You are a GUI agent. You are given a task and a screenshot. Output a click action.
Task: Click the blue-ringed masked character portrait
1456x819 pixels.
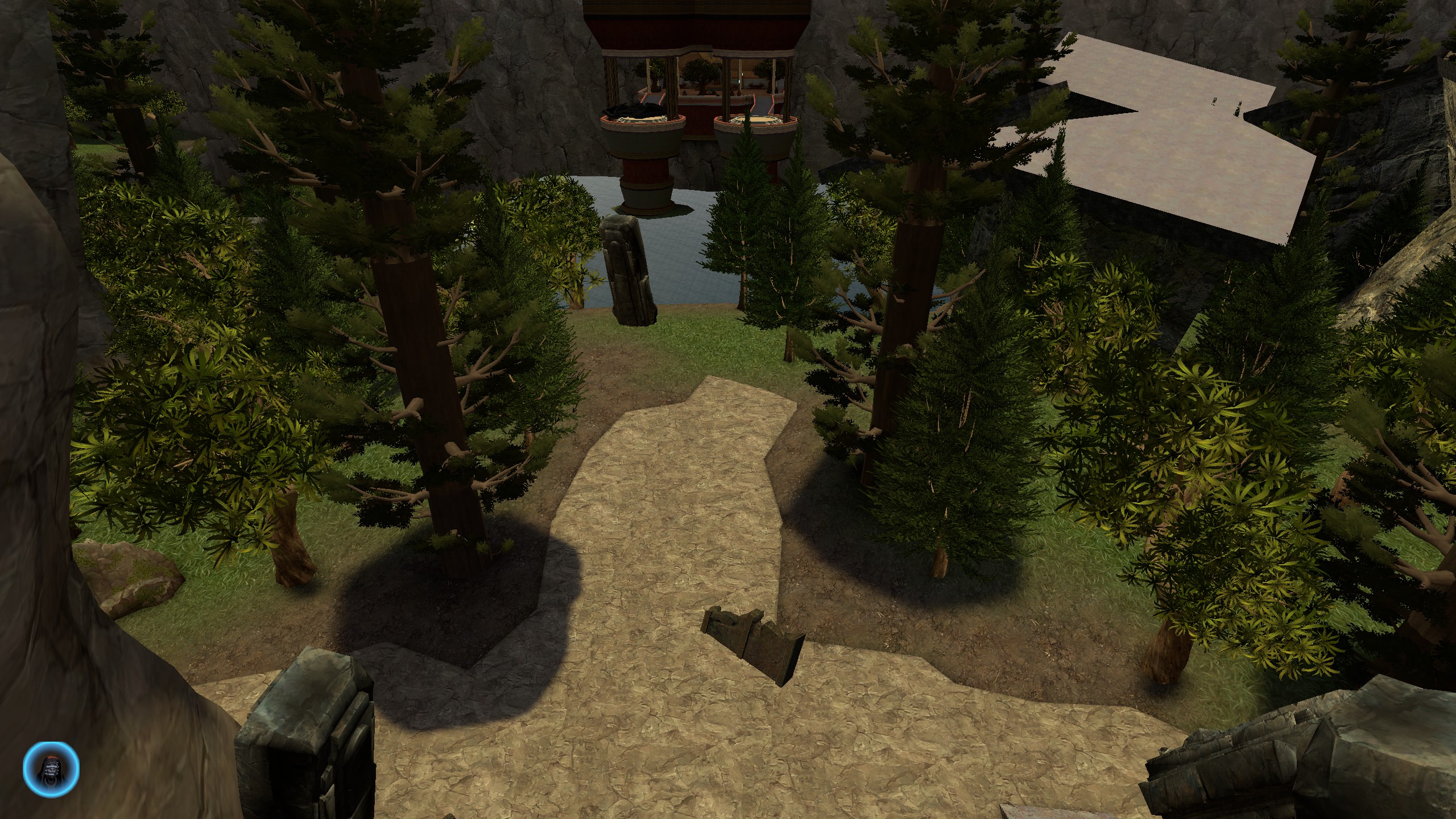[51, 768]
